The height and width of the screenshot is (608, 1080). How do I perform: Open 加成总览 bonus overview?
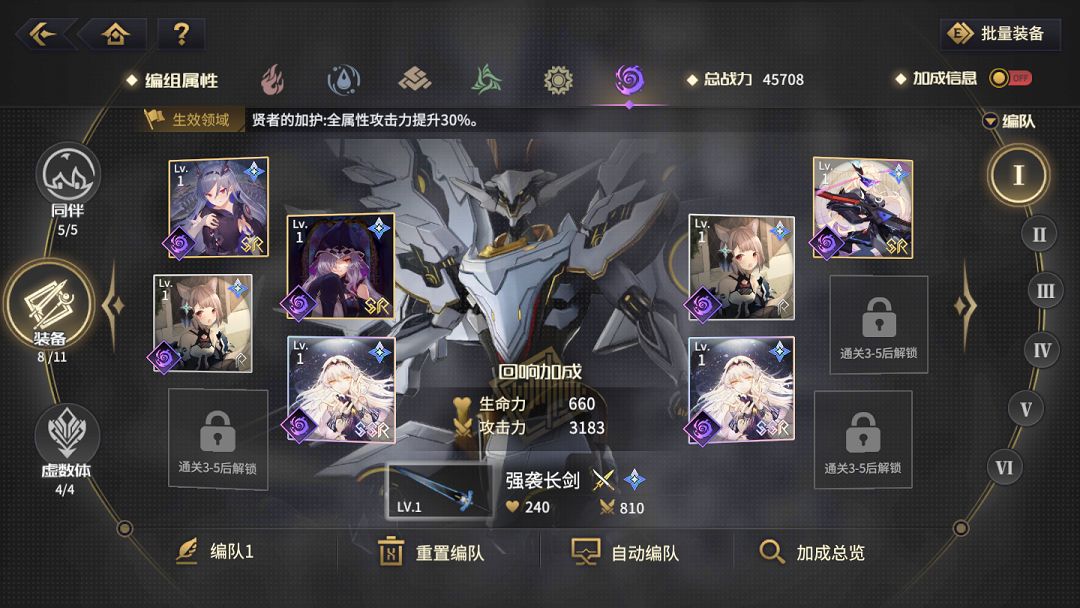coord(812,552)
